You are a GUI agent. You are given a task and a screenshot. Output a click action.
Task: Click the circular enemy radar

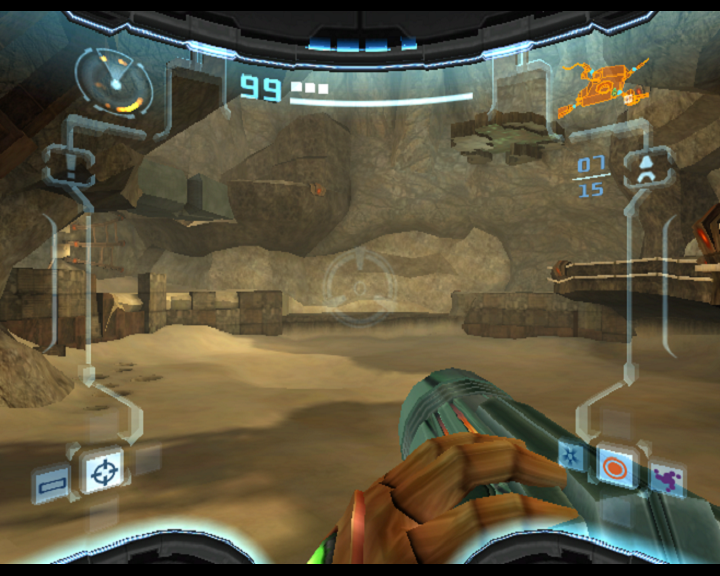coord(113,80)
